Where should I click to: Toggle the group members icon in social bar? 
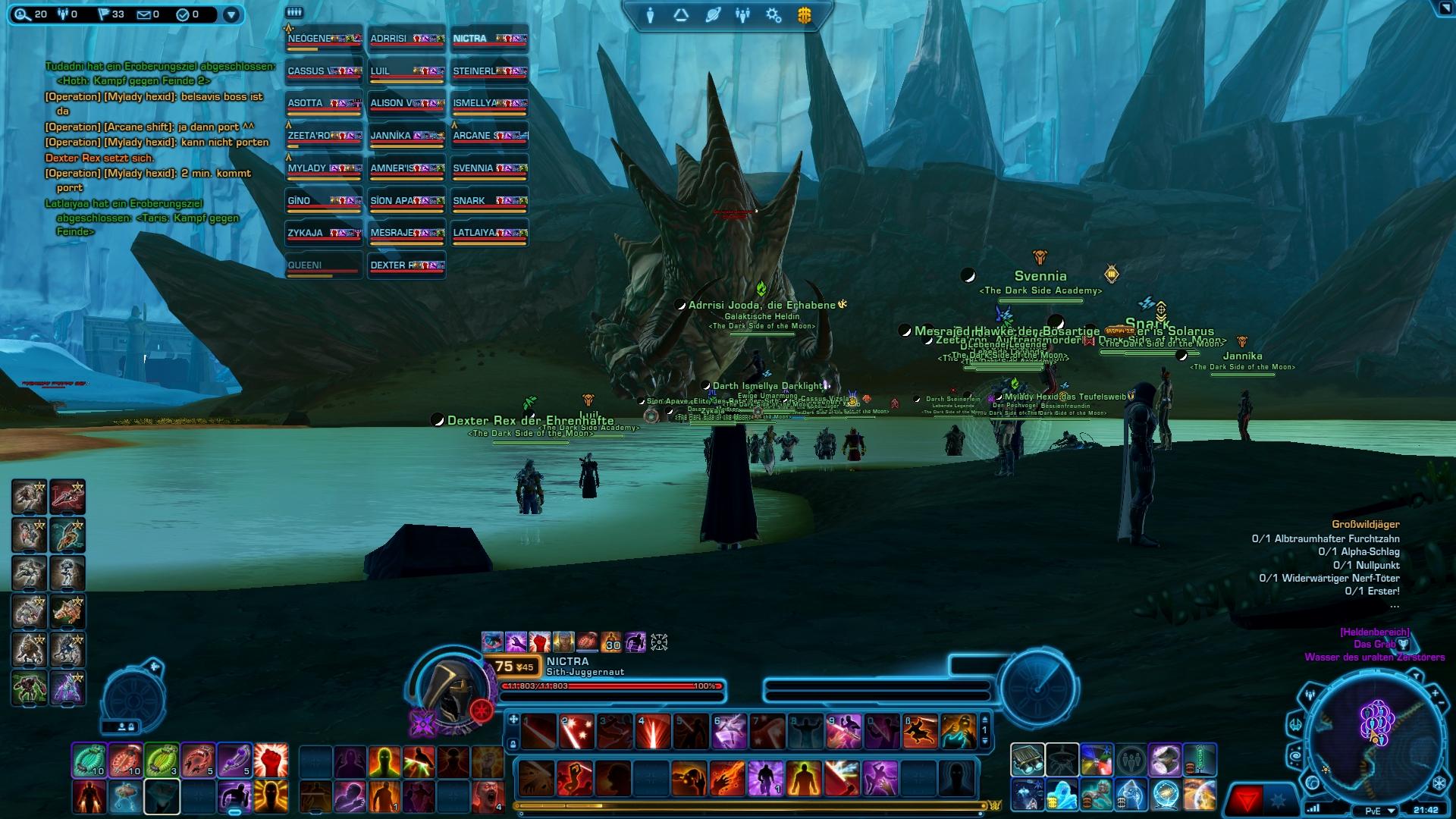[x=63, y=15]
